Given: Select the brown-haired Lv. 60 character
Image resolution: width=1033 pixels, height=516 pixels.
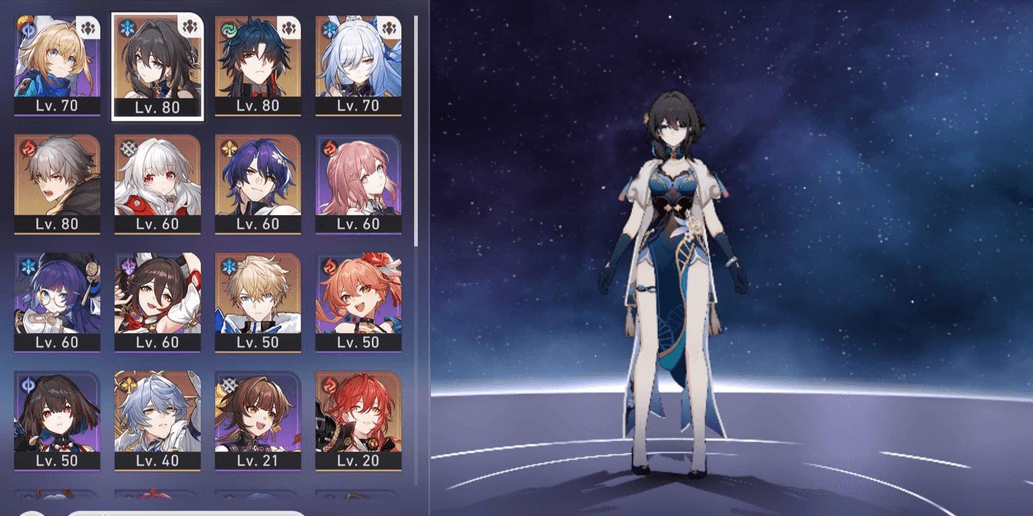Looking at the screenshot, I should [x=157, y=295].
